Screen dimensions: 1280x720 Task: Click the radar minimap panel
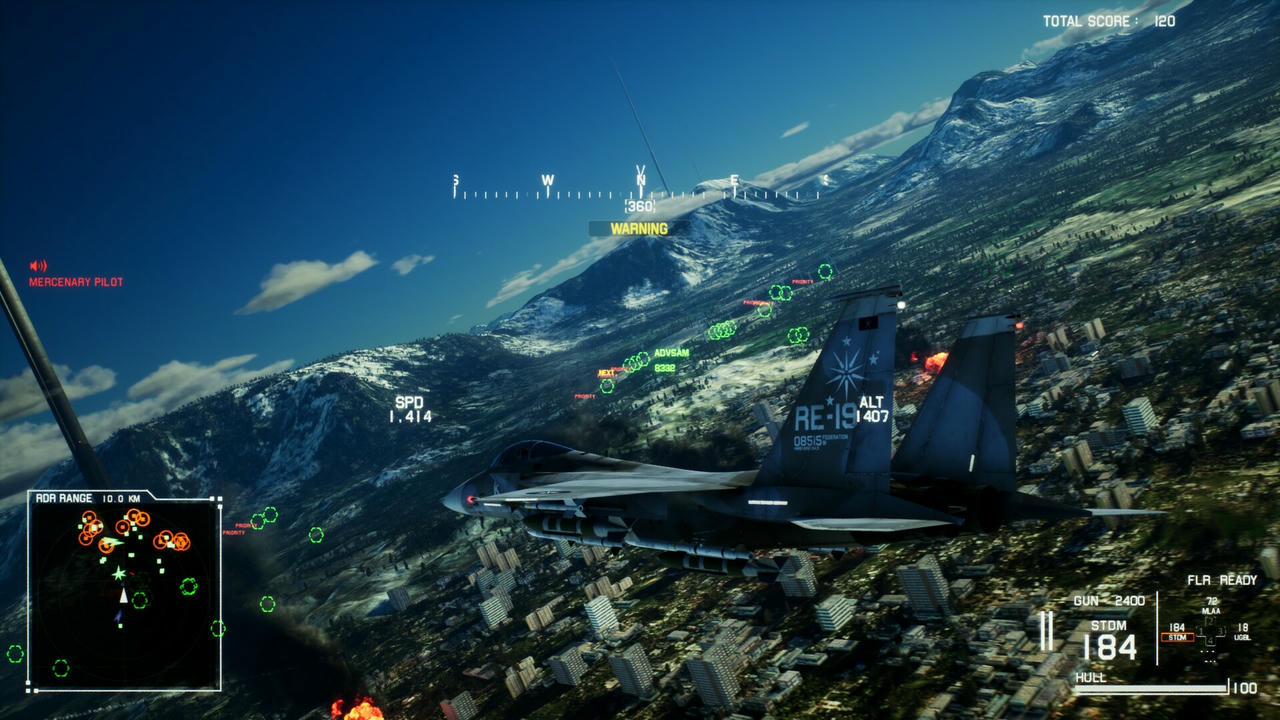point(124,592)
